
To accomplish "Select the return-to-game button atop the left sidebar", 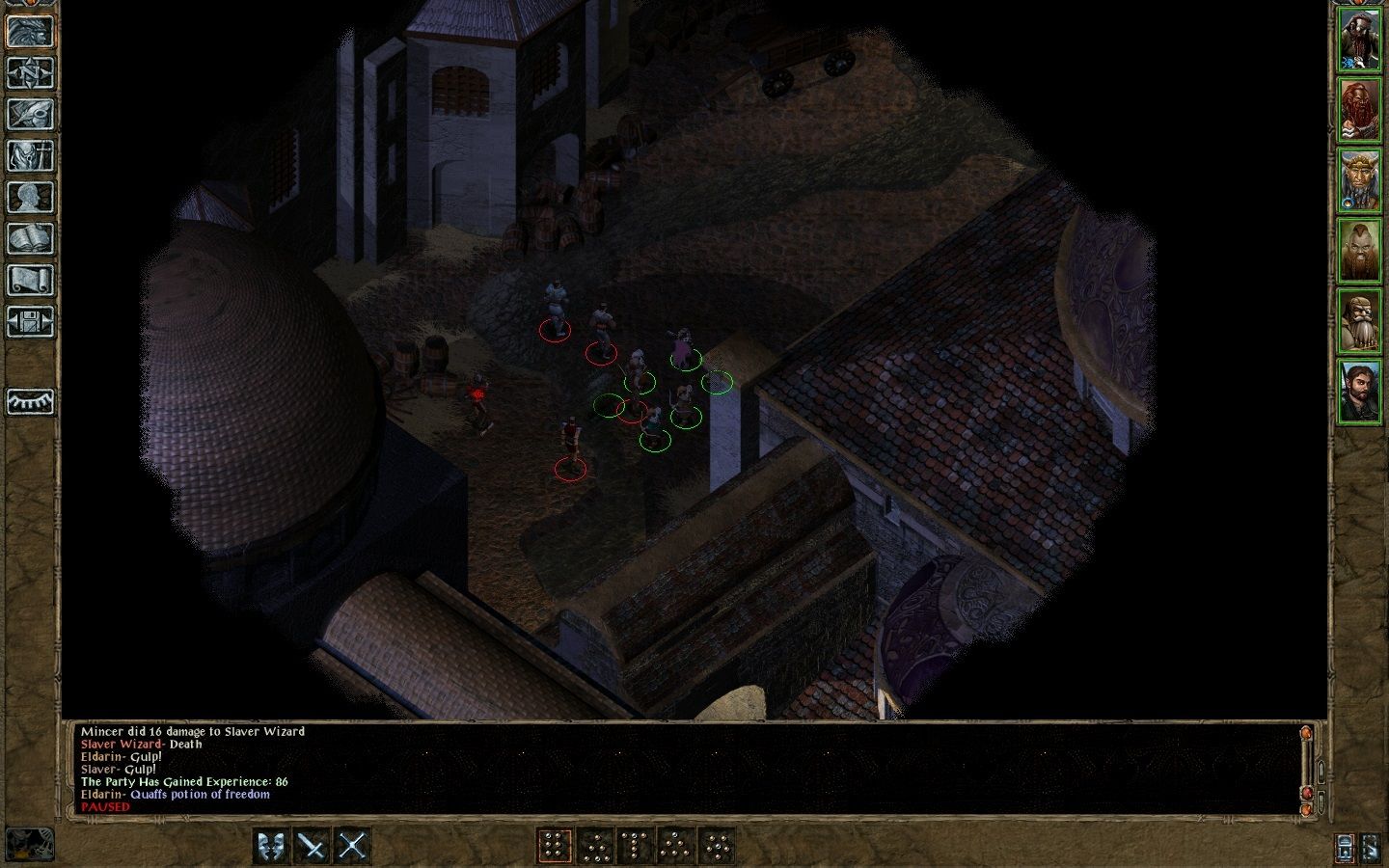I will (30, 31).
